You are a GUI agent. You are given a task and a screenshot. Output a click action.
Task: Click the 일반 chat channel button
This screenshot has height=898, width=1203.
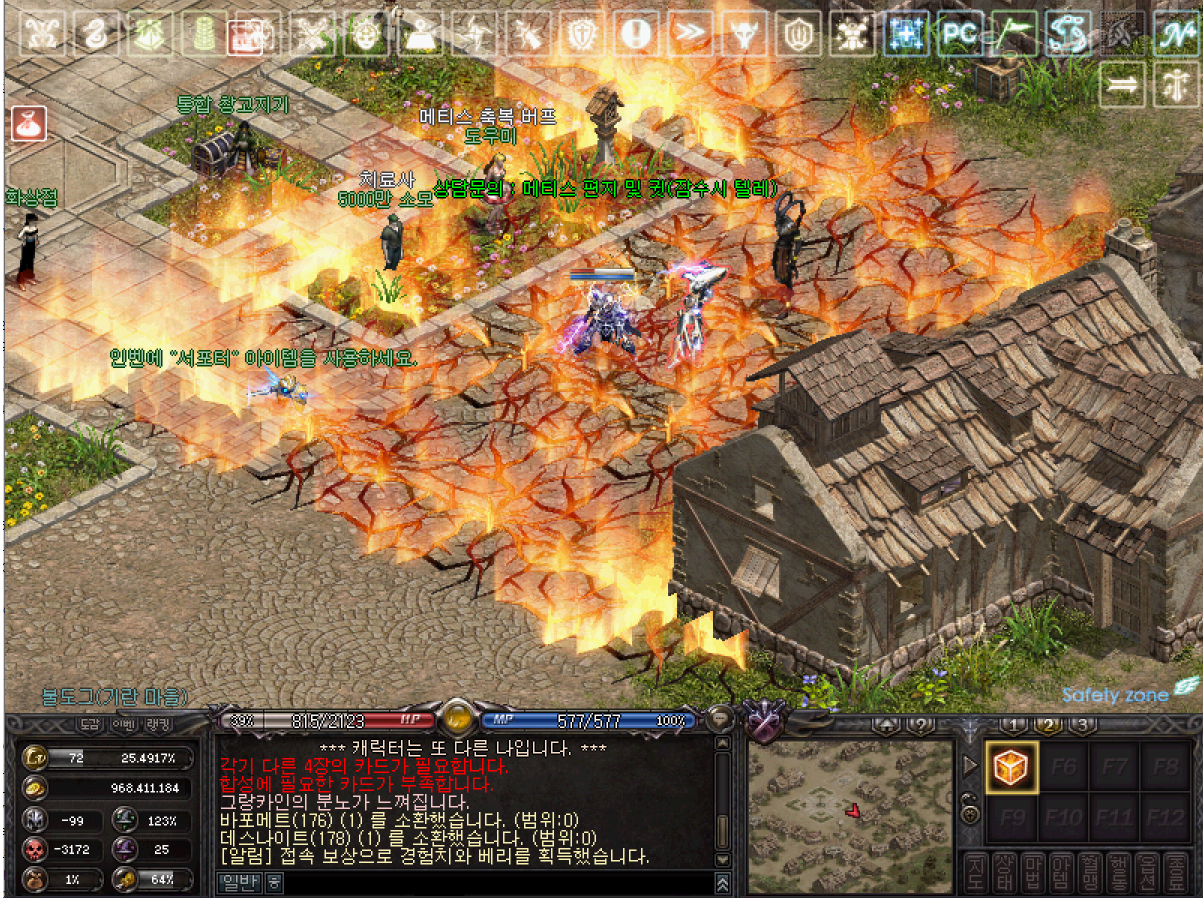[x=238, y=882]
